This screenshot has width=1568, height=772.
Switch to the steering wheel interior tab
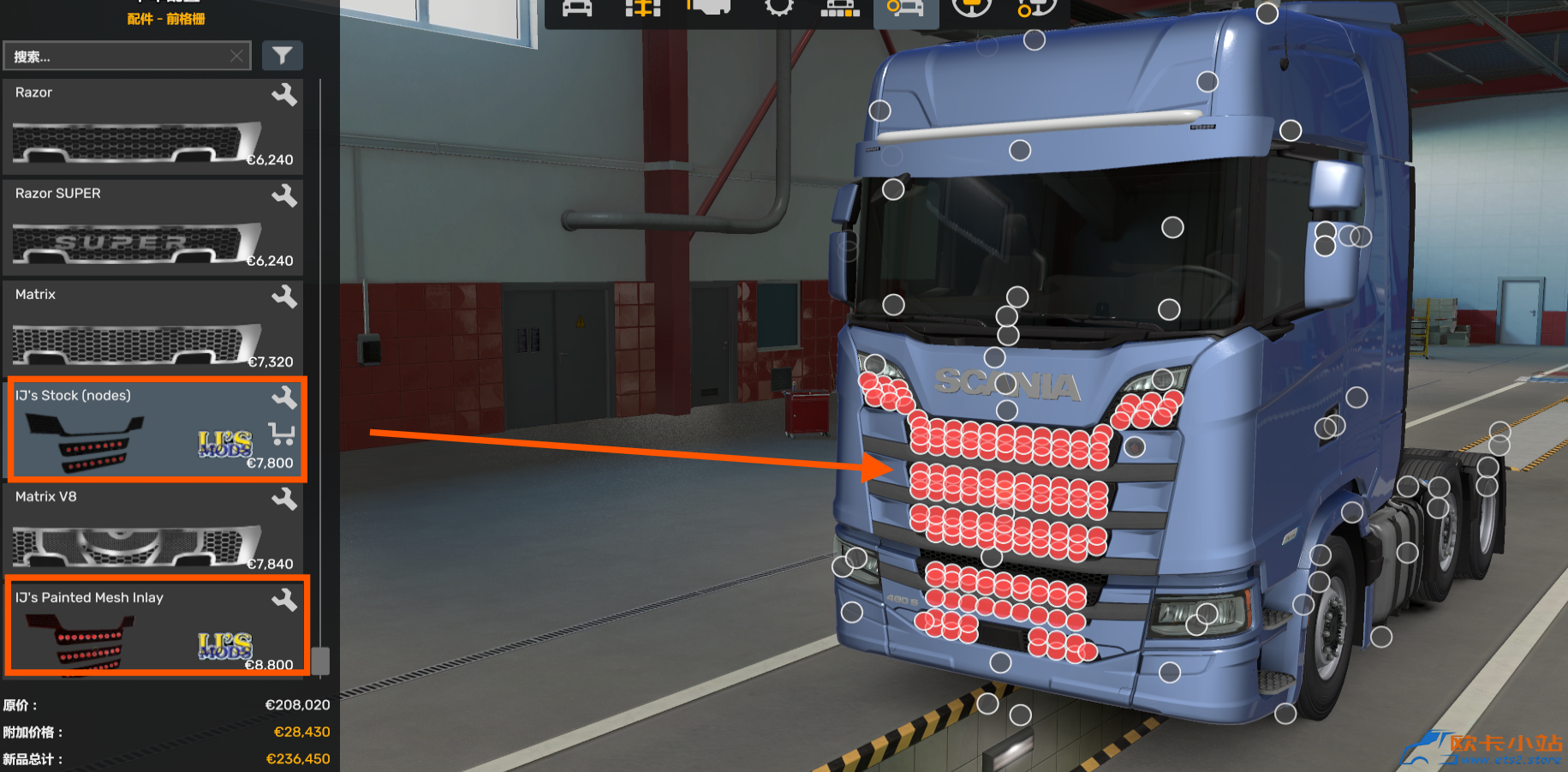pos(971,9)
